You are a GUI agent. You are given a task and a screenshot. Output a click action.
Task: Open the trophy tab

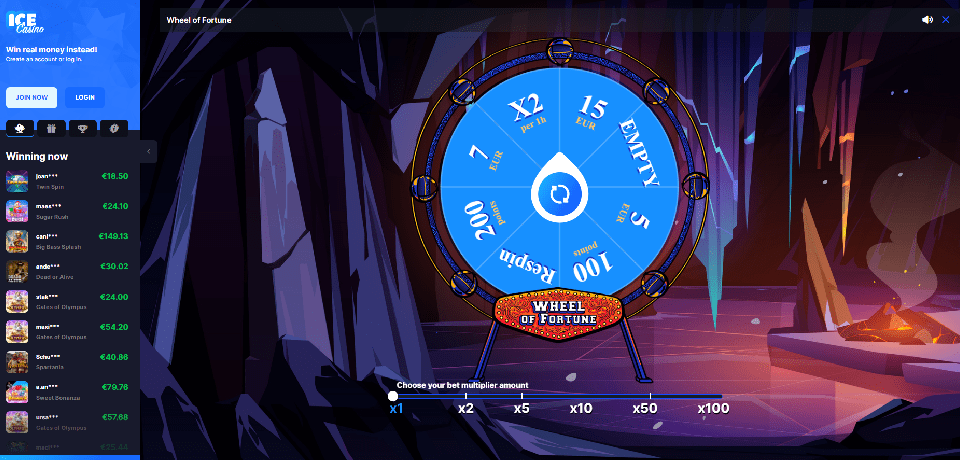point(82,128)
